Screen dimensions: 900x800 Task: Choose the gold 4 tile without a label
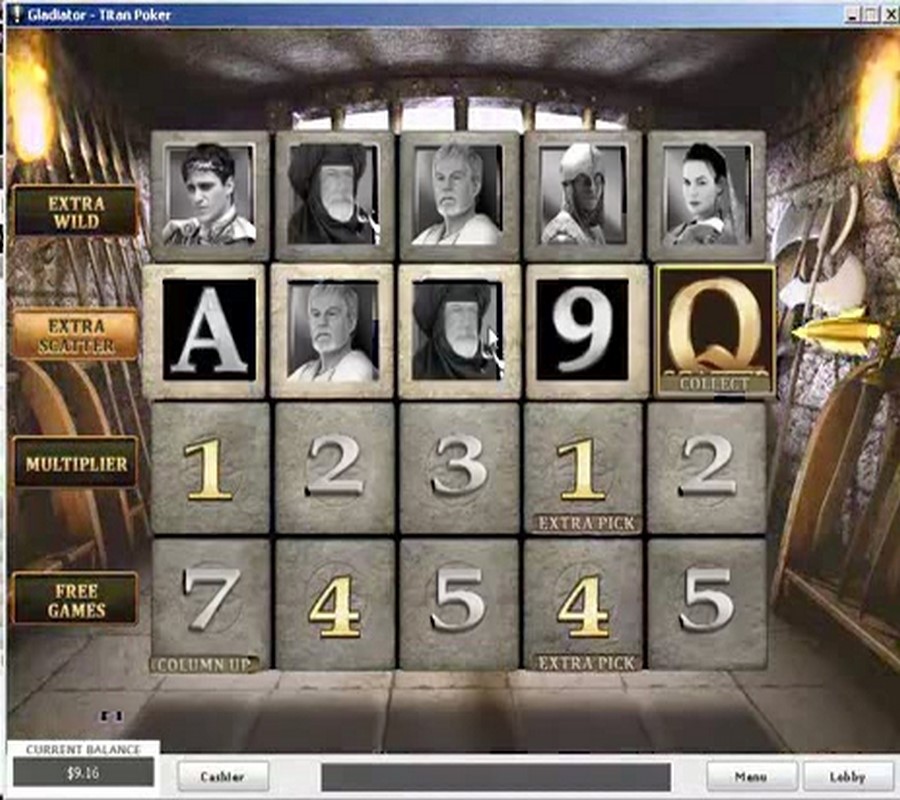click(x=335, y=602)
